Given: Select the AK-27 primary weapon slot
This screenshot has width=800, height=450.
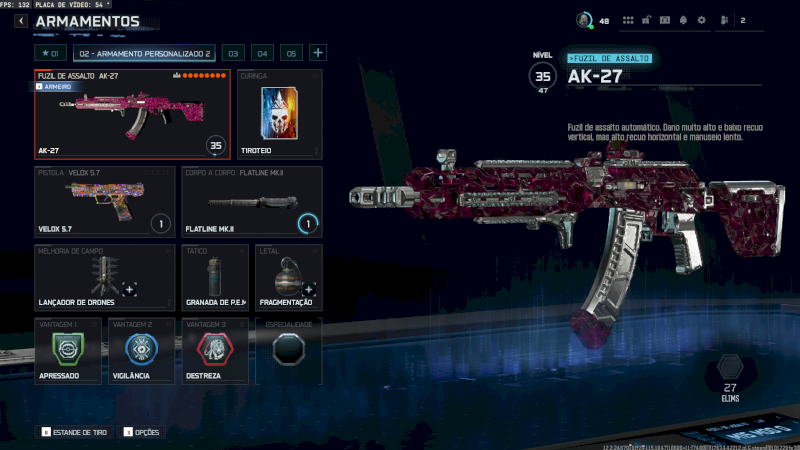Looking at the screenshot, I should click(132, 114).
